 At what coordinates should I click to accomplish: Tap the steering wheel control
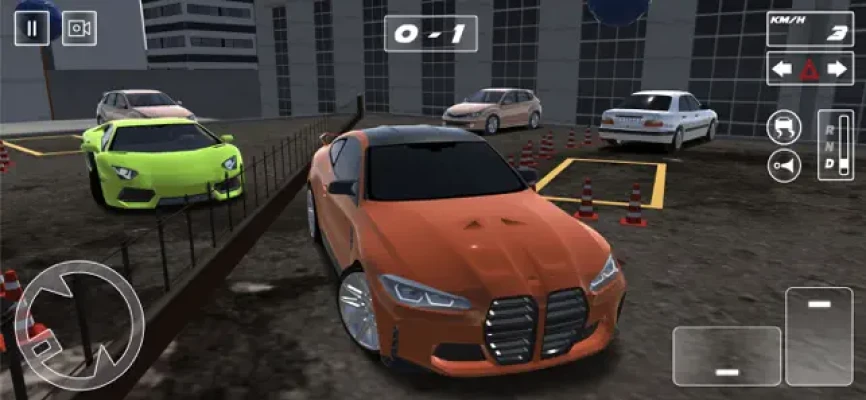[x=79, y=325]
